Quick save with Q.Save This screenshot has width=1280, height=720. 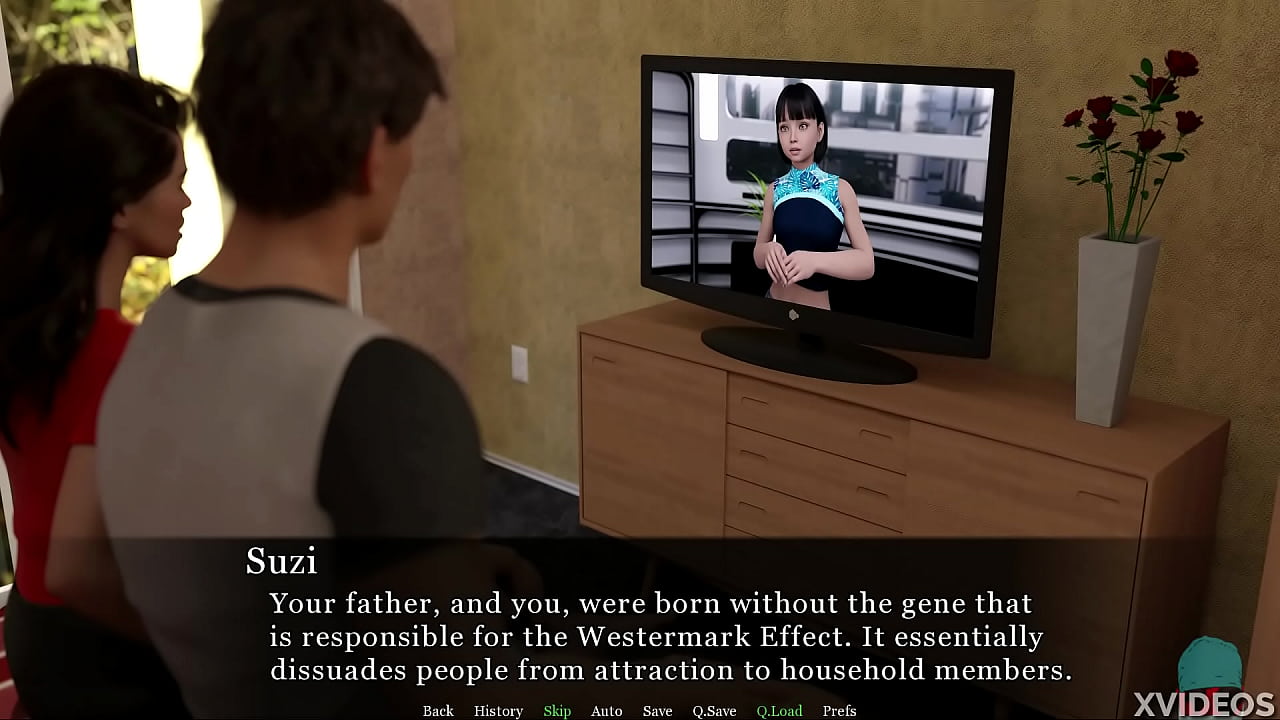[x=714, y=711]
